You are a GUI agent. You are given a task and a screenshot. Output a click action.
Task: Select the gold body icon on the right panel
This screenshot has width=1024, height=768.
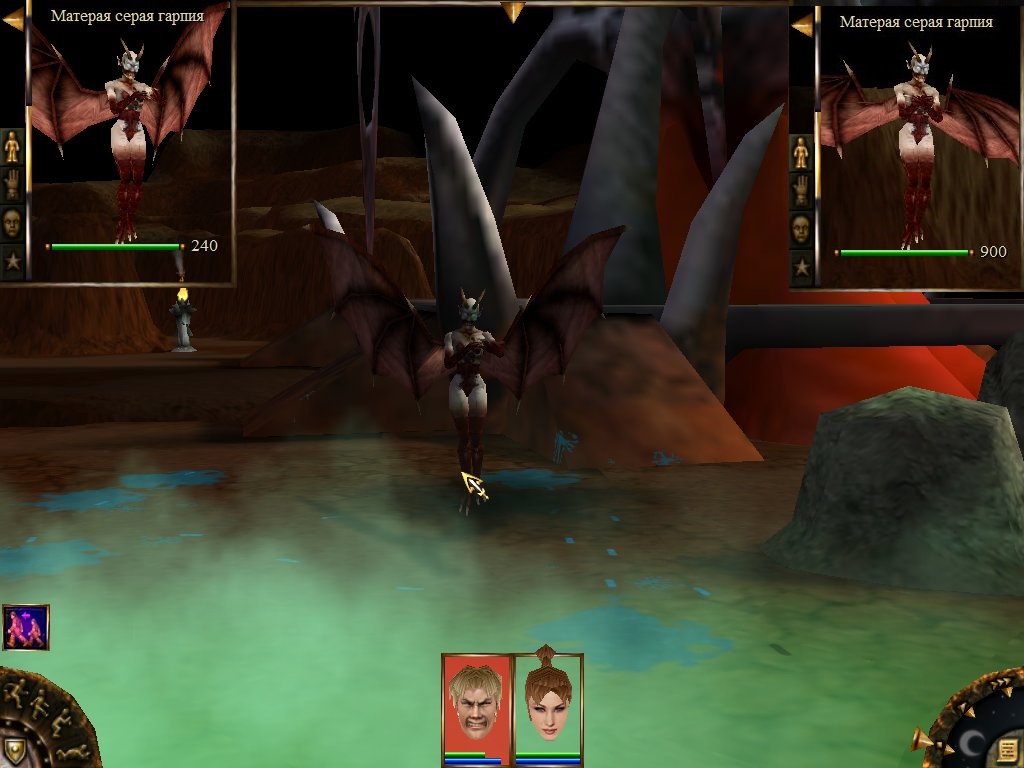(801, 152)
